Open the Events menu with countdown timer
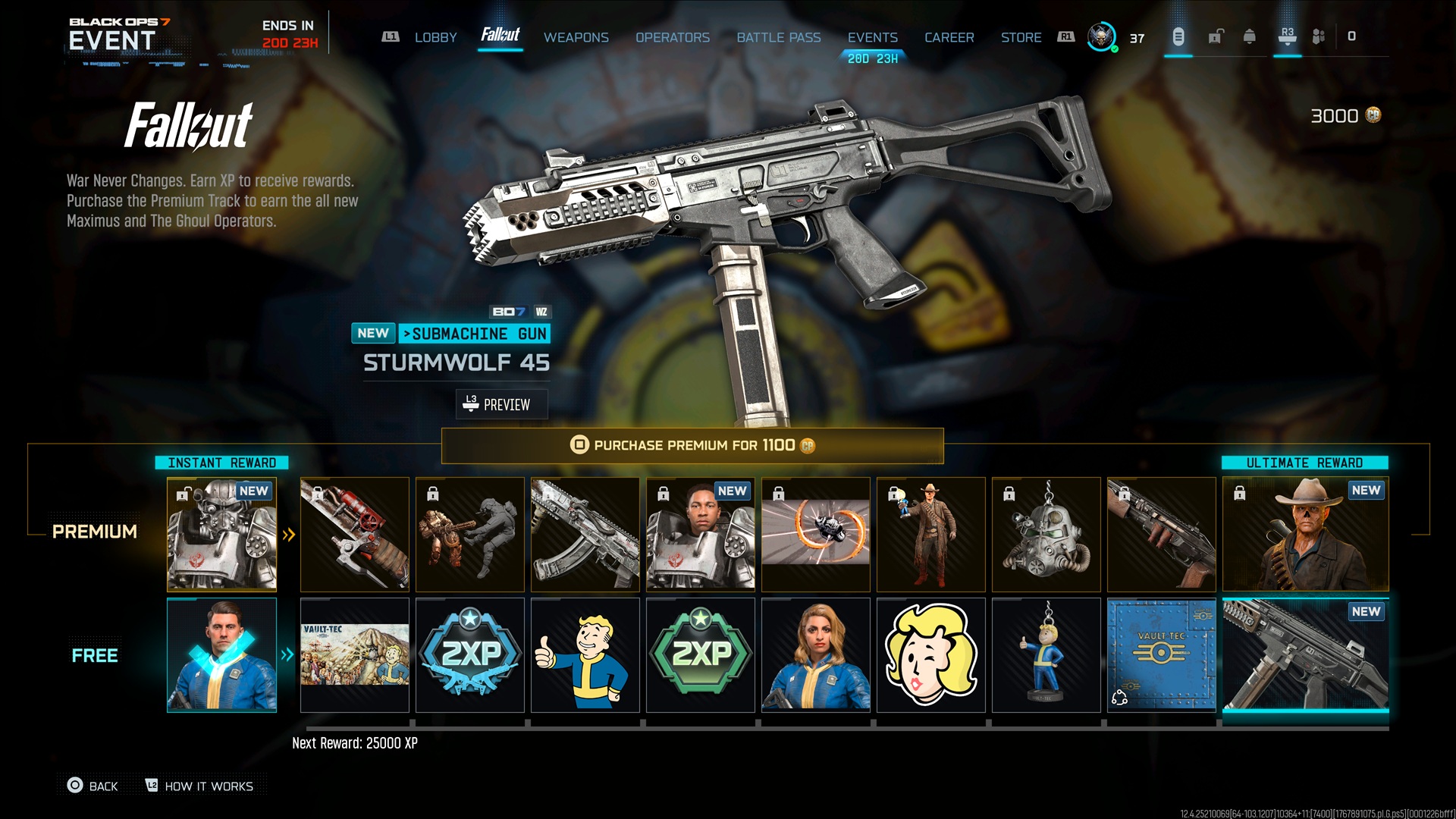 873,37
